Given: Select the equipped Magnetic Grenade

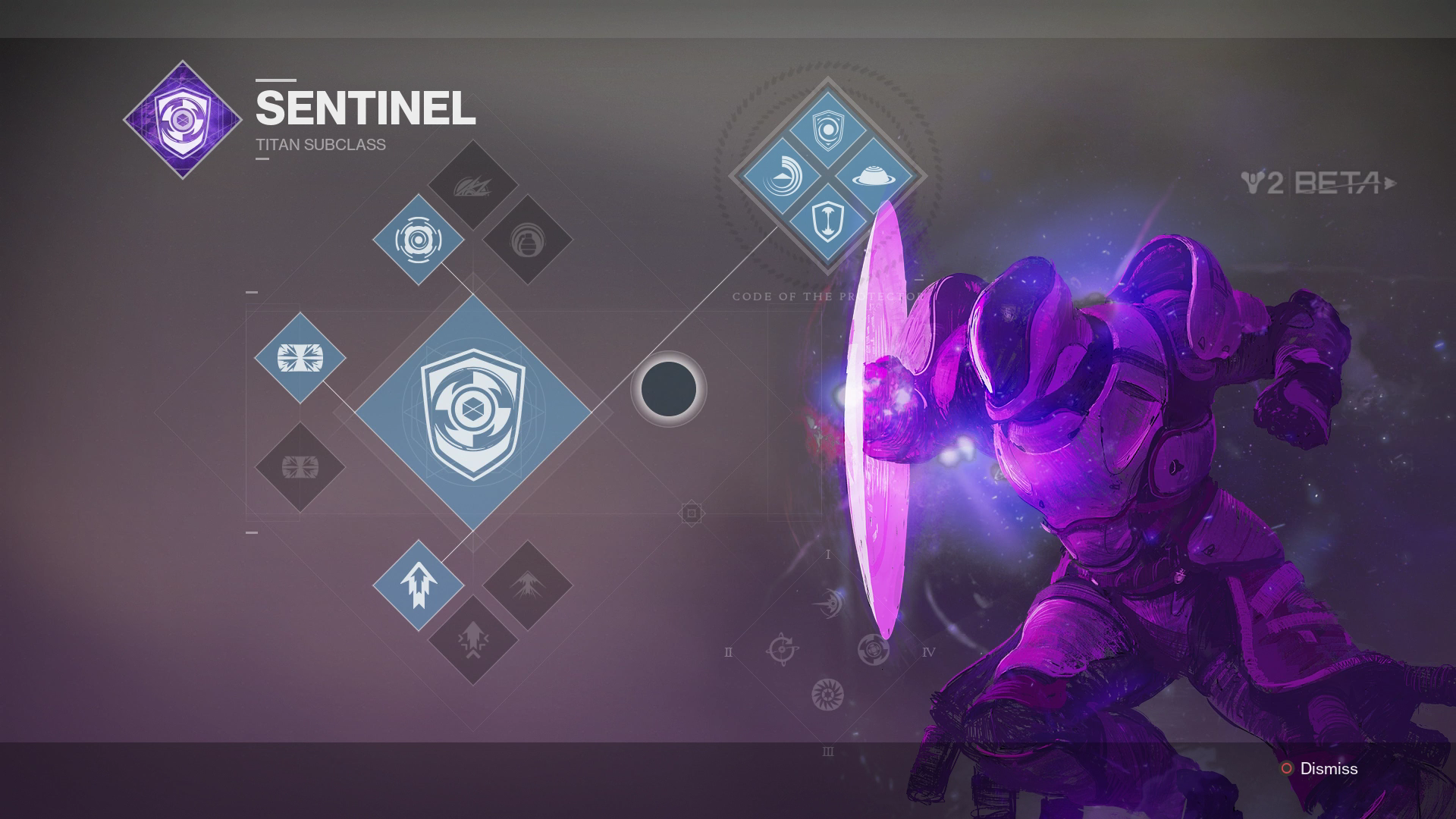Looking at the screenshot, I should click(417, 239).
